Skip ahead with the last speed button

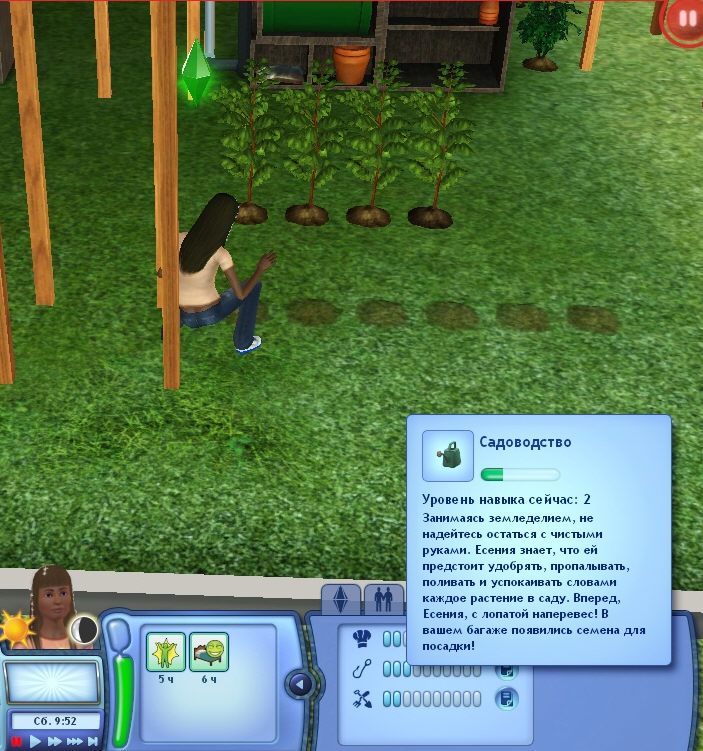click(x=94, y=741)
